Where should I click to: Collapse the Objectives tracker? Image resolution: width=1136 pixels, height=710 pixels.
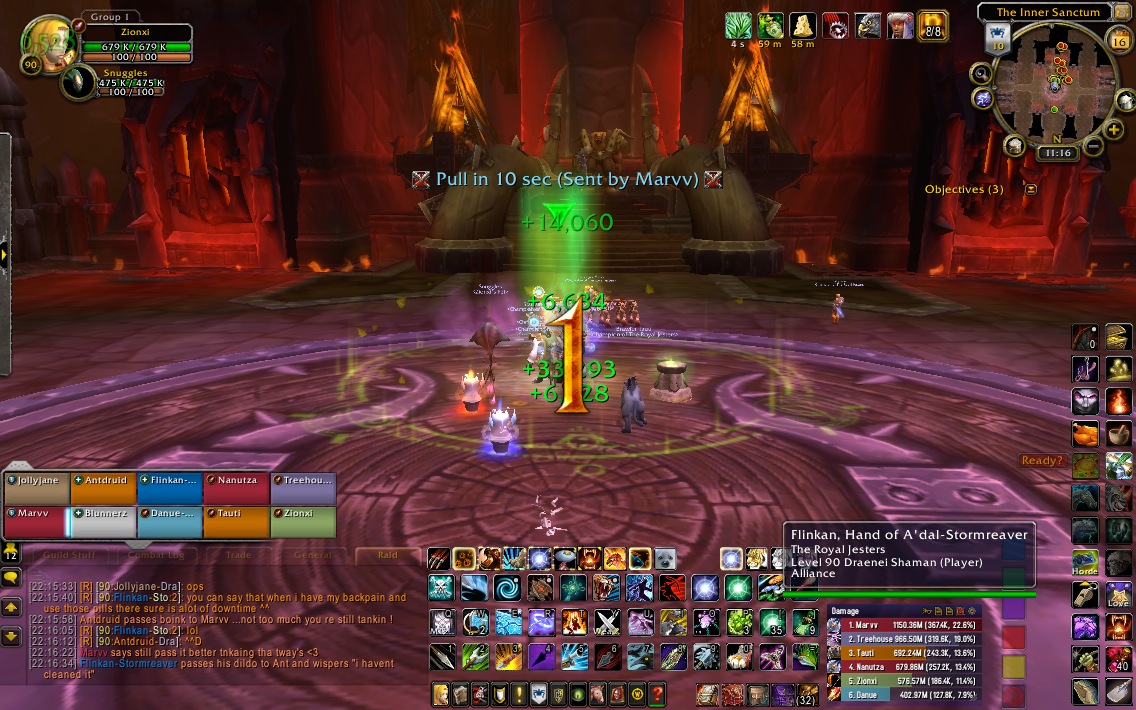click(x=1030, y=189)
